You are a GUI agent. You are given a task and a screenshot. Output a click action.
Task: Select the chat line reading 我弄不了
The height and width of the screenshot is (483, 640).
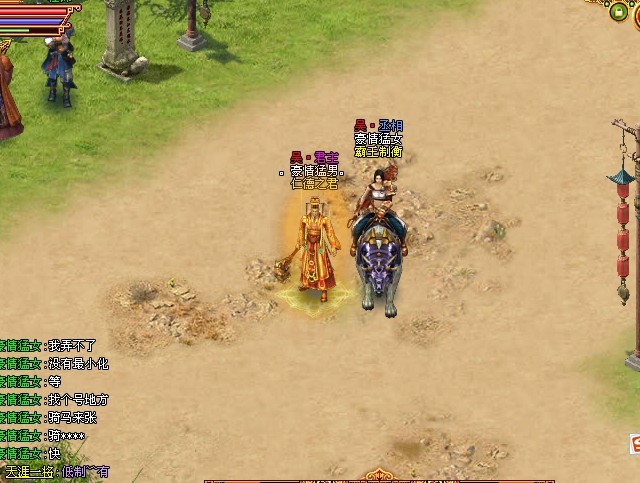point(72,346)
